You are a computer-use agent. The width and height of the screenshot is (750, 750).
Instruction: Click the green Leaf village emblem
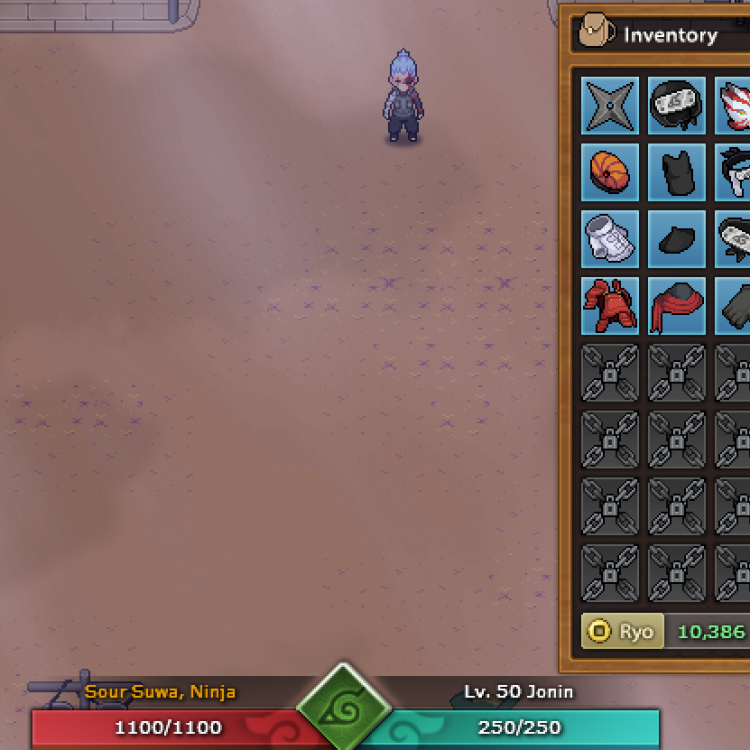pos(344,711)
